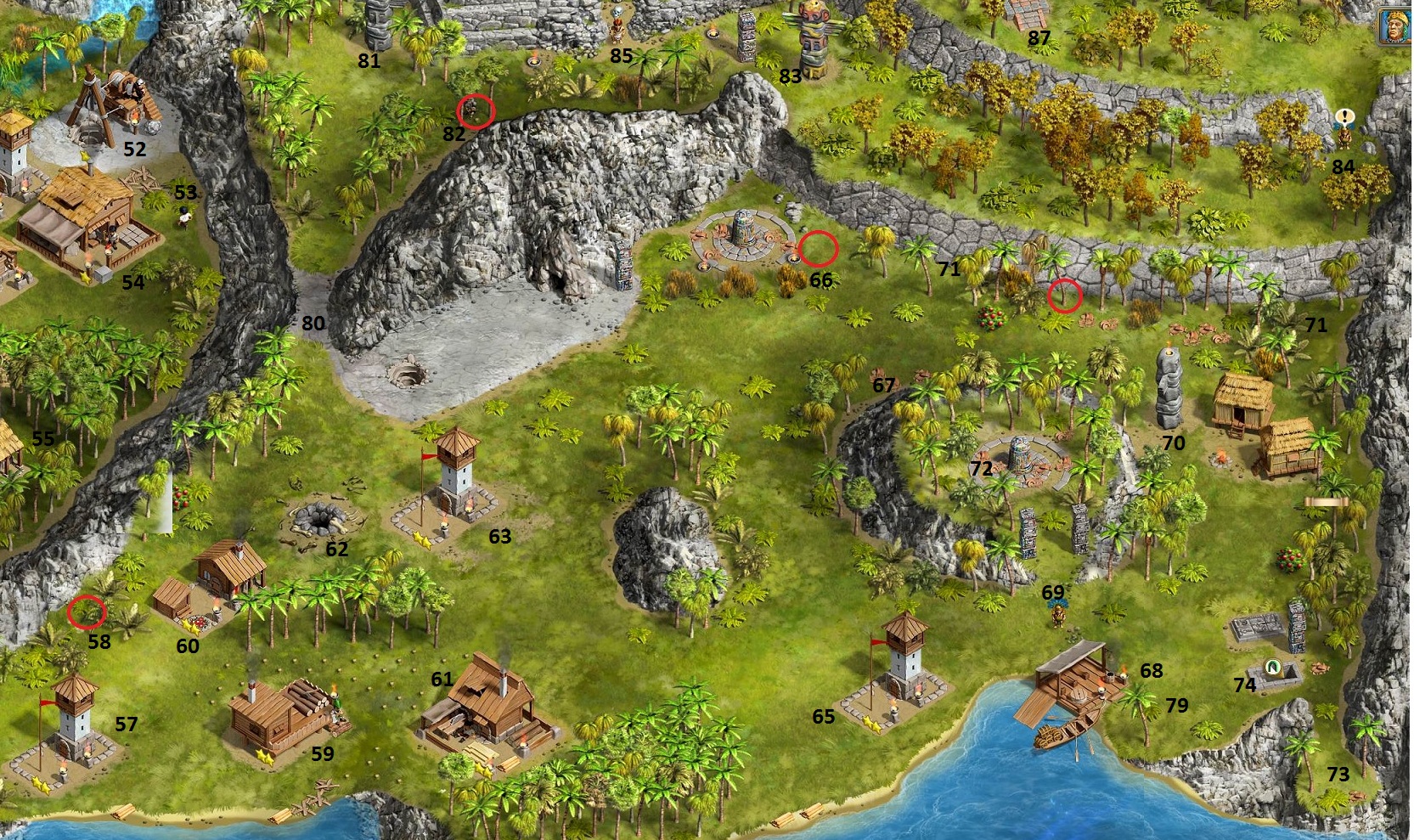Select the green archway marker icon

[1272, 667]
